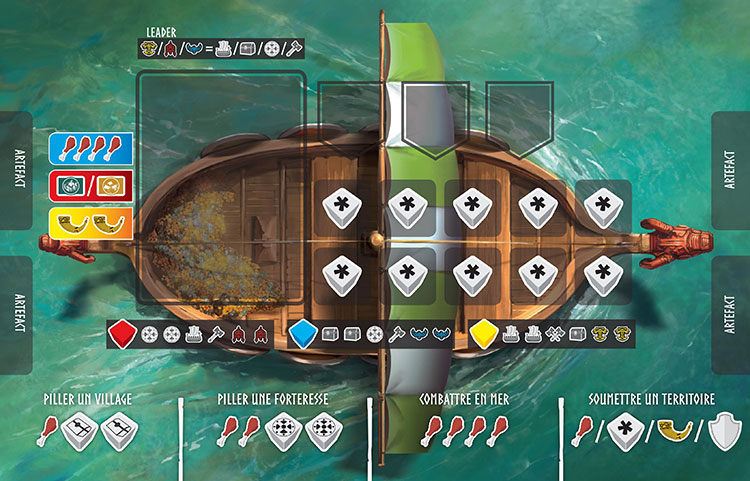Select the red die legend row
The image size is (750, 481).
click(189, 334)
